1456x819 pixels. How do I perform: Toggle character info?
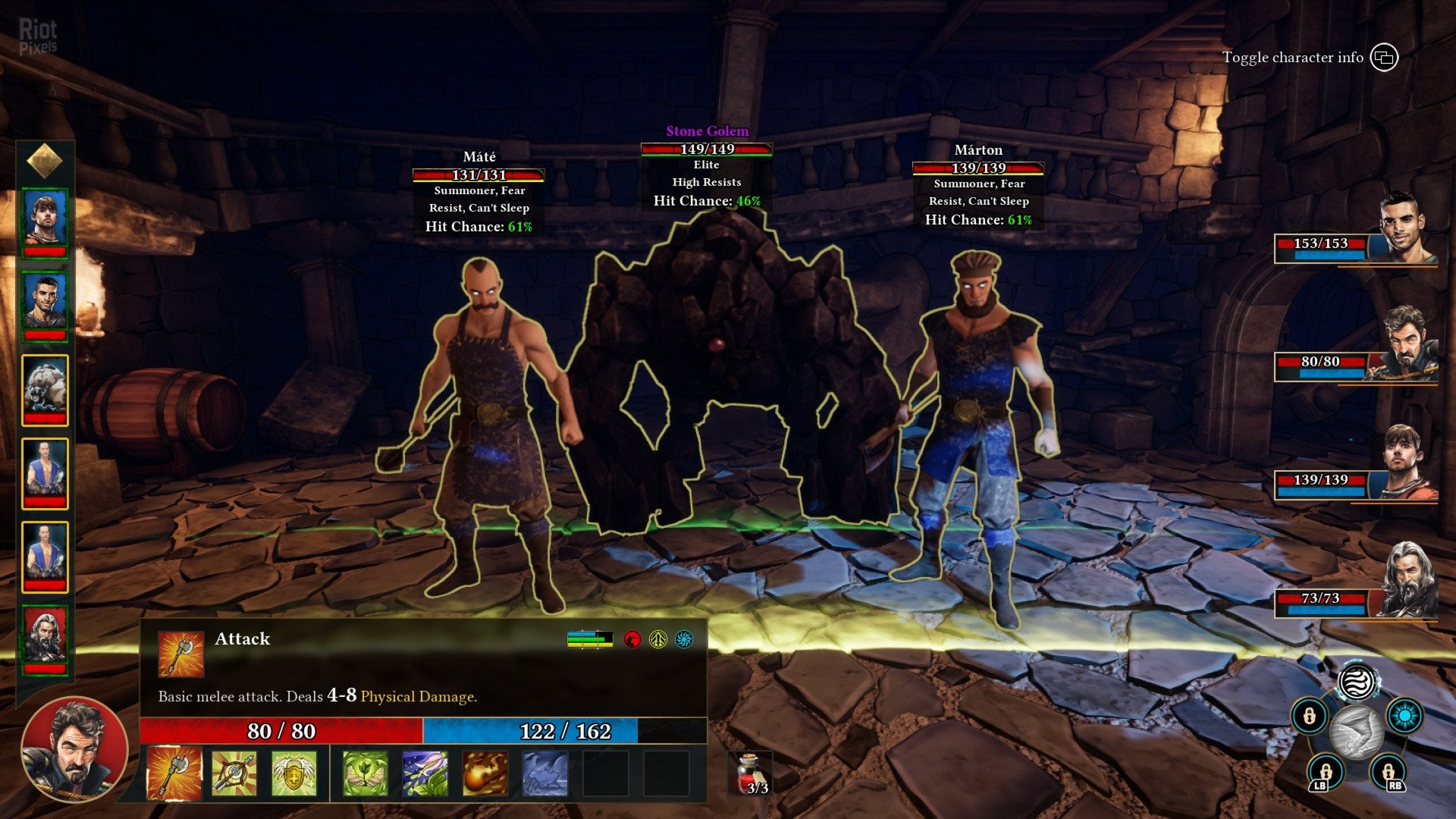1384,58
